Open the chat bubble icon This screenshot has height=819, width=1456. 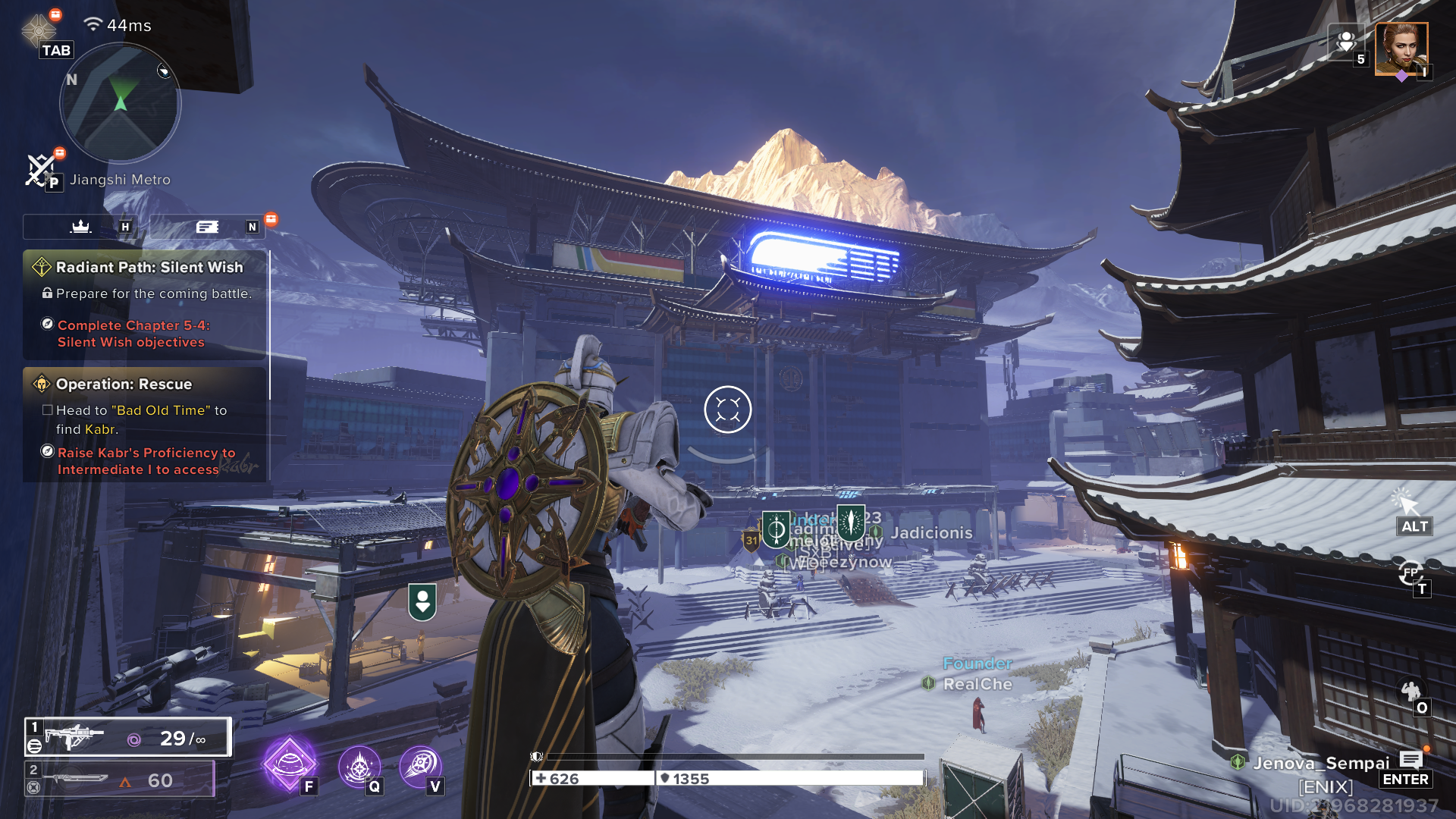pyautogui.click(x=1410, y=760)
